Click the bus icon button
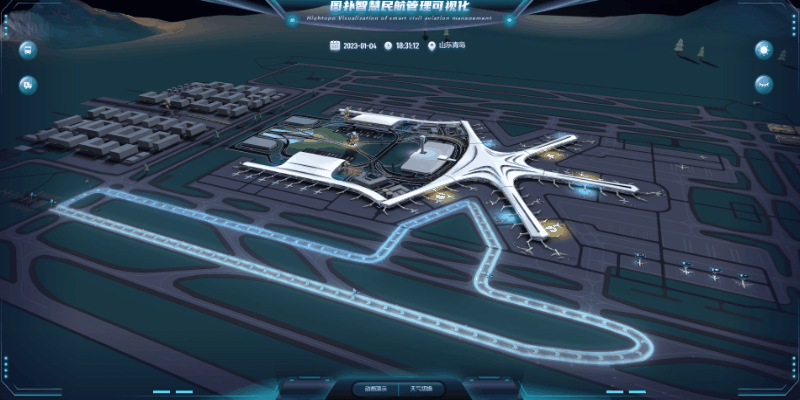This screenshot has height=400, width=800. pyautogui.click(x=28, y=48)
